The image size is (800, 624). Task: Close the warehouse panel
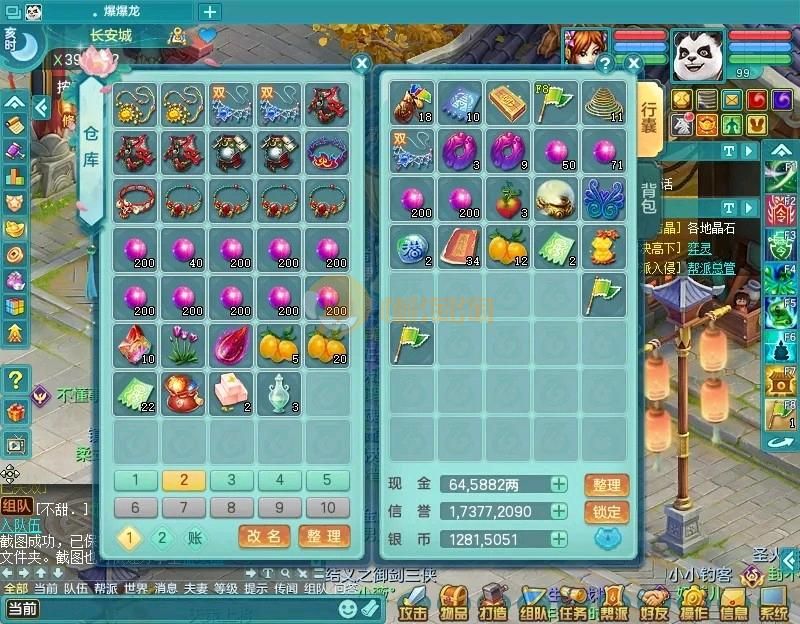point(362,63)
